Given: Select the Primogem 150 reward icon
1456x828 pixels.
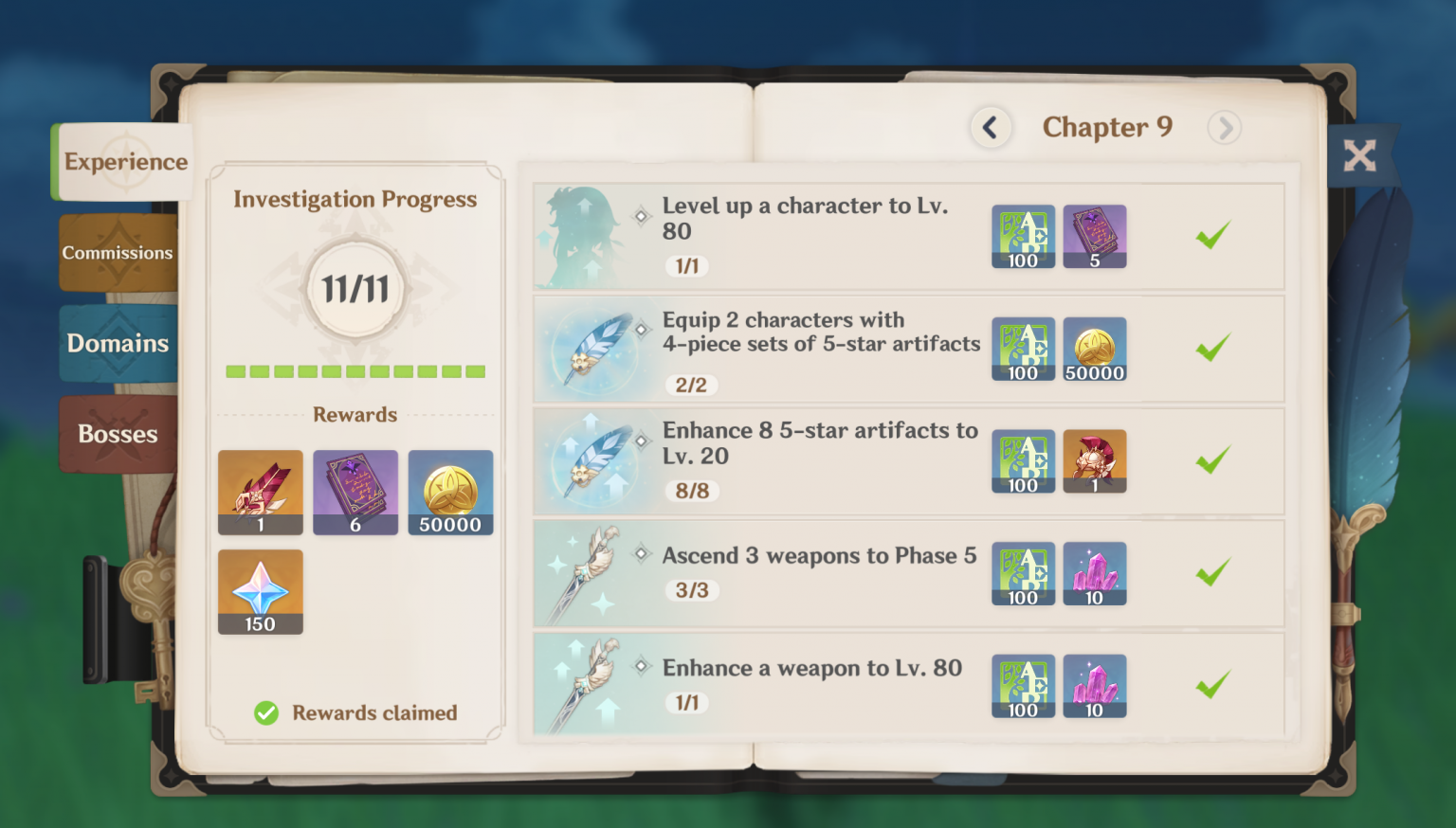Looking at the screenshot, I should pos(261,591).
